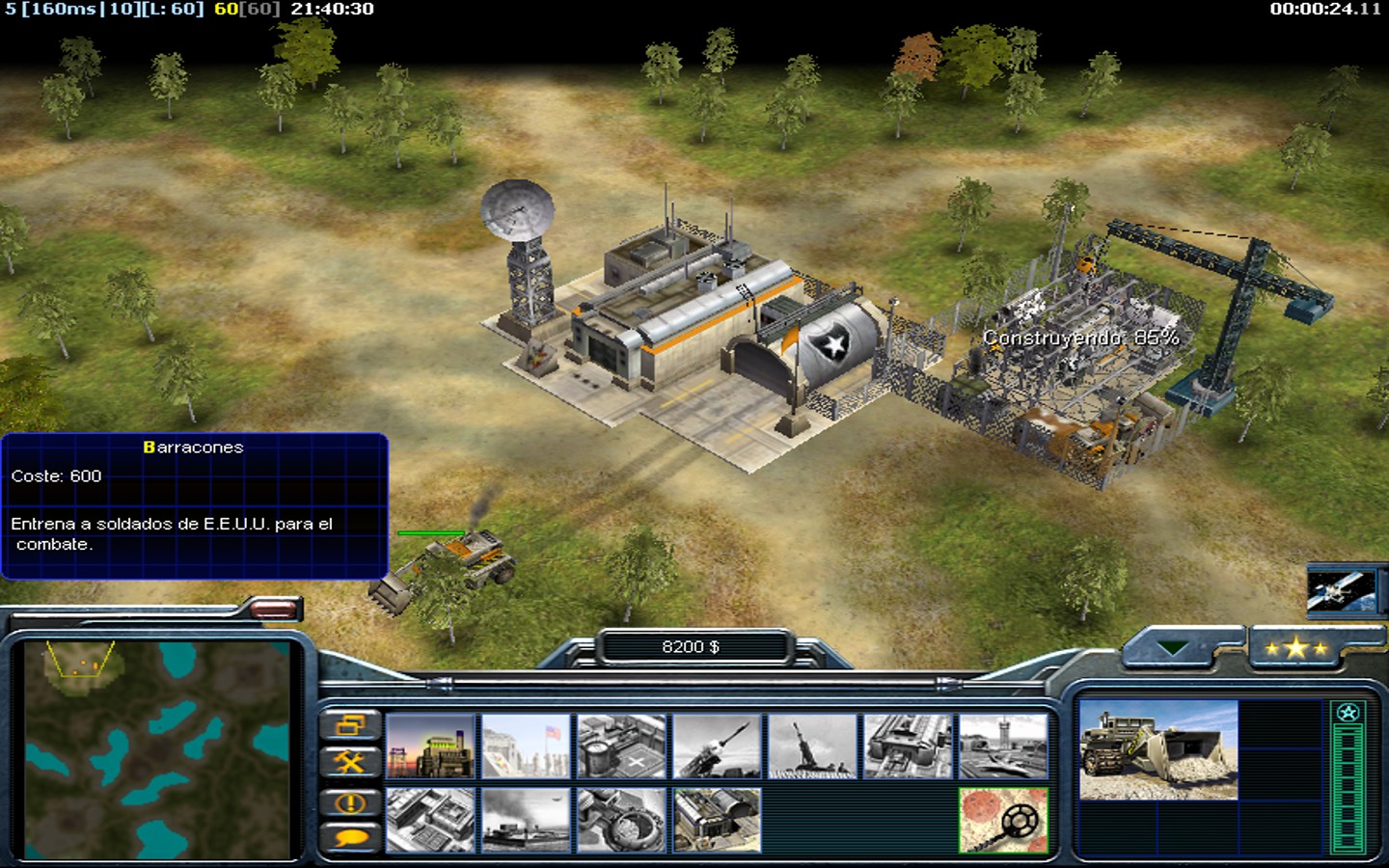The height and width of the screenshot is (868, 1389).
Task: Select the Barracks build icon with flag
Action: 526,746
